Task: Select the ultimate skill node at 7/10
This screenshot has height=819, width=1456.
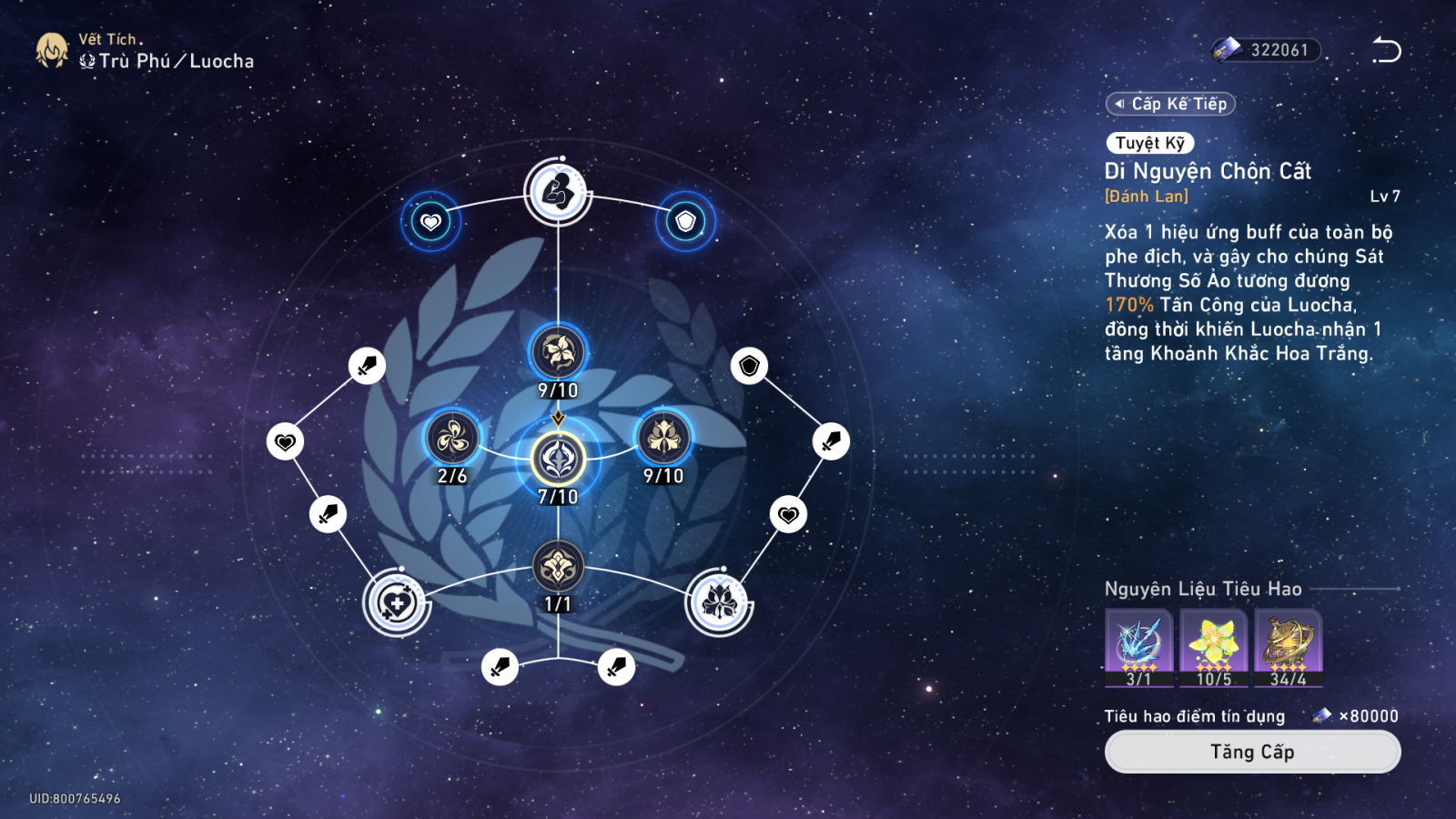Action: point(558,458)
